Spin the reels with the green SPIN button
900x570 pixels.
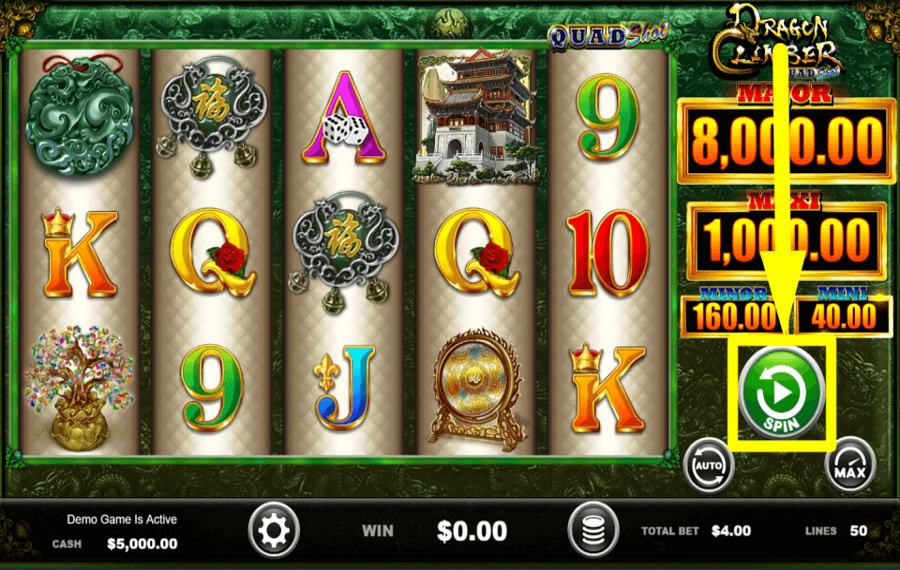coord(781,391)
